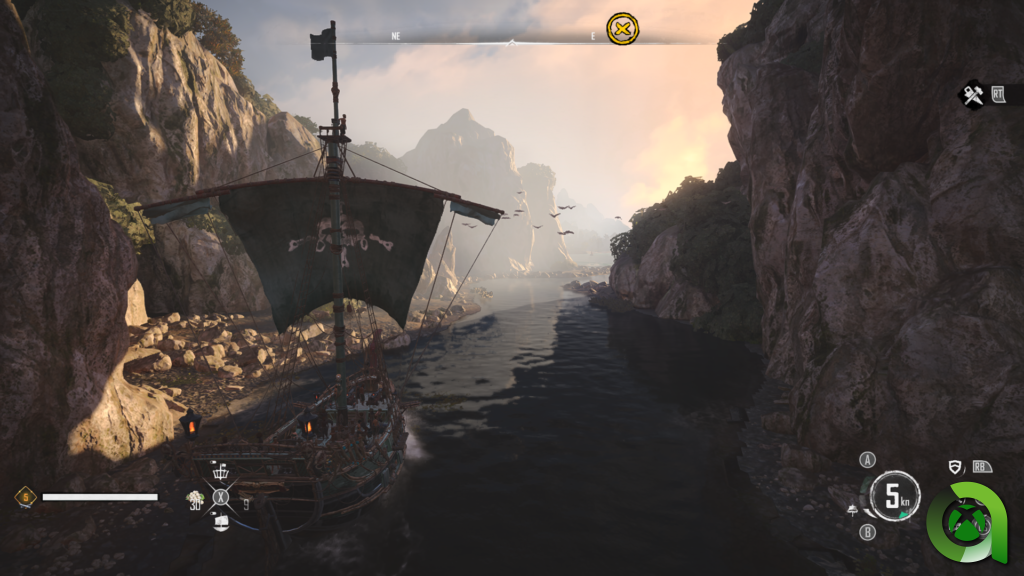This screenshot has height=576, width=1024.
Task: Choose the sail ship icon on quick wheel
Action: pos(221,521)
